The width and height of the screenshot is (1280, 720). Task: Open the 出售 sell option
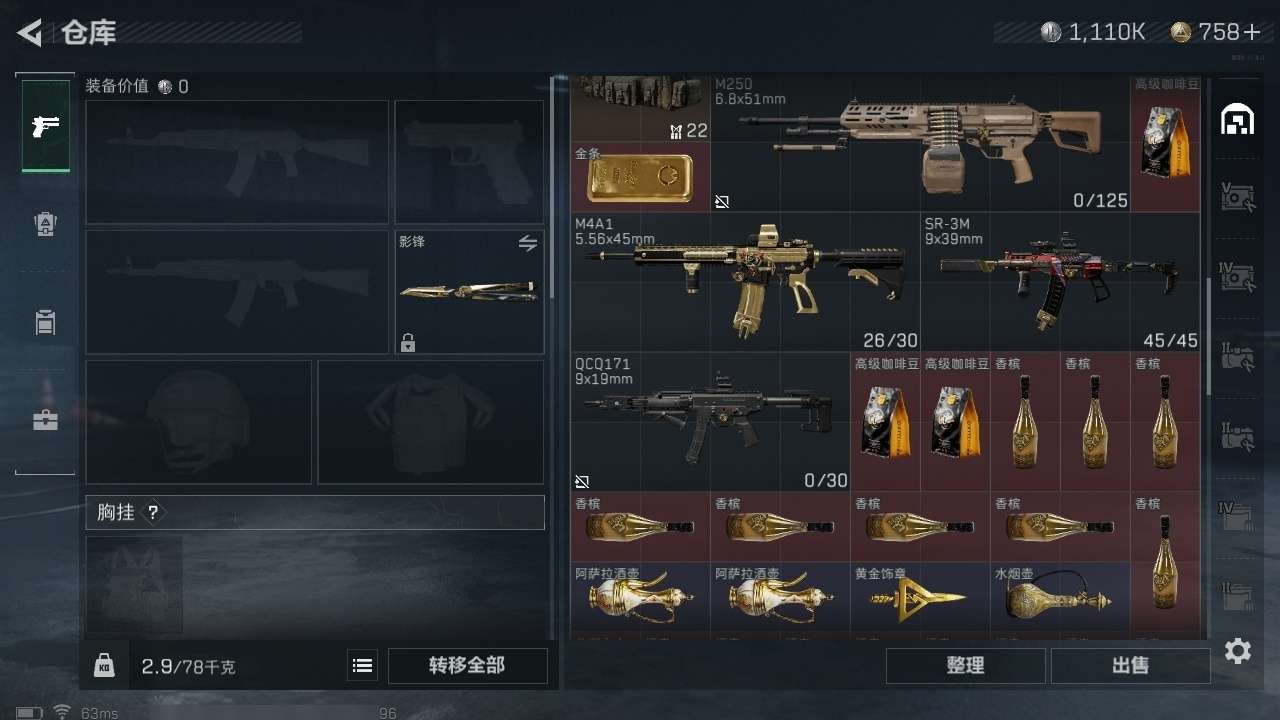(x=1130, y=665)
